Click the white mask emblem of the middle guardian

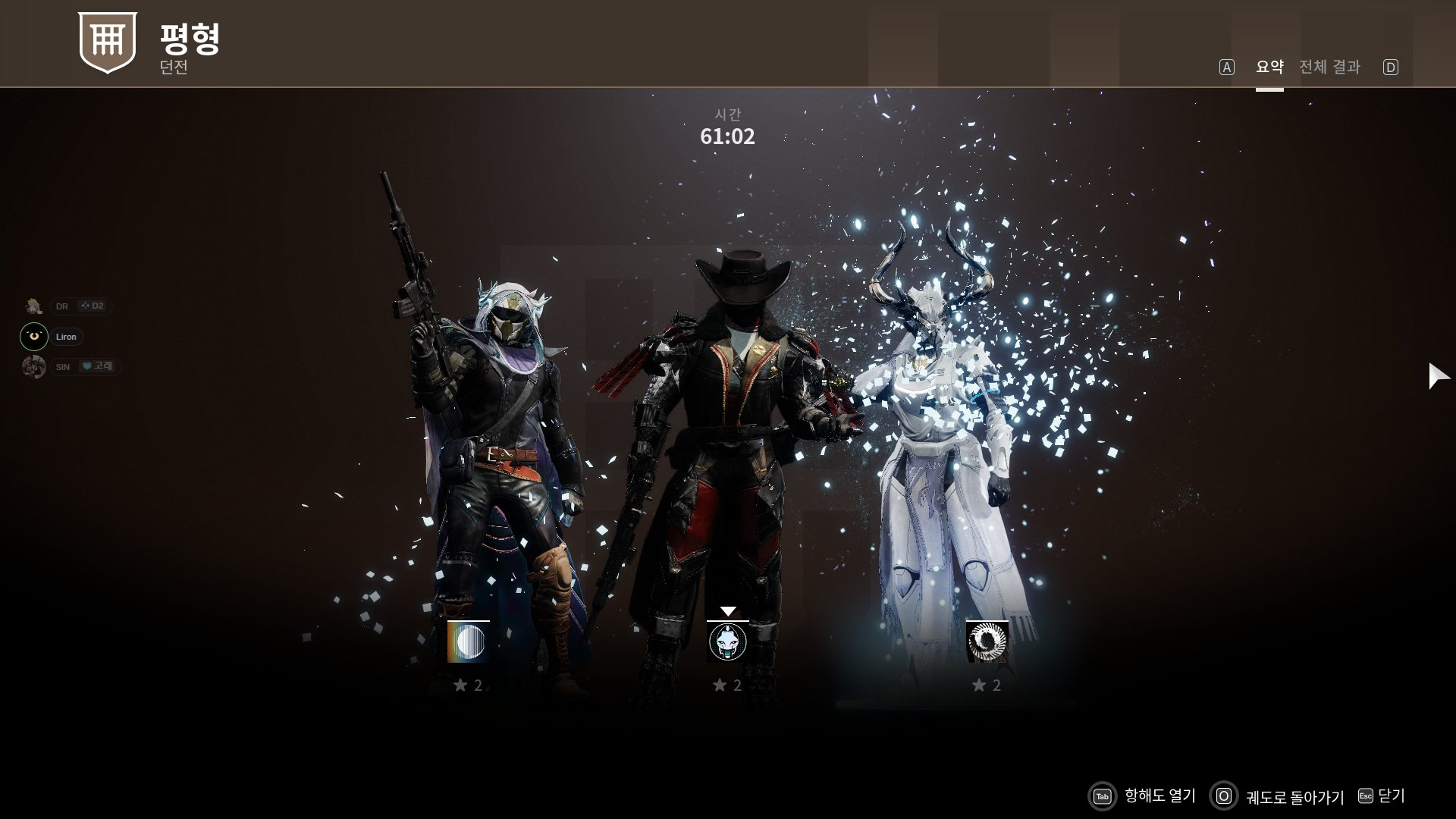point(727,642)
